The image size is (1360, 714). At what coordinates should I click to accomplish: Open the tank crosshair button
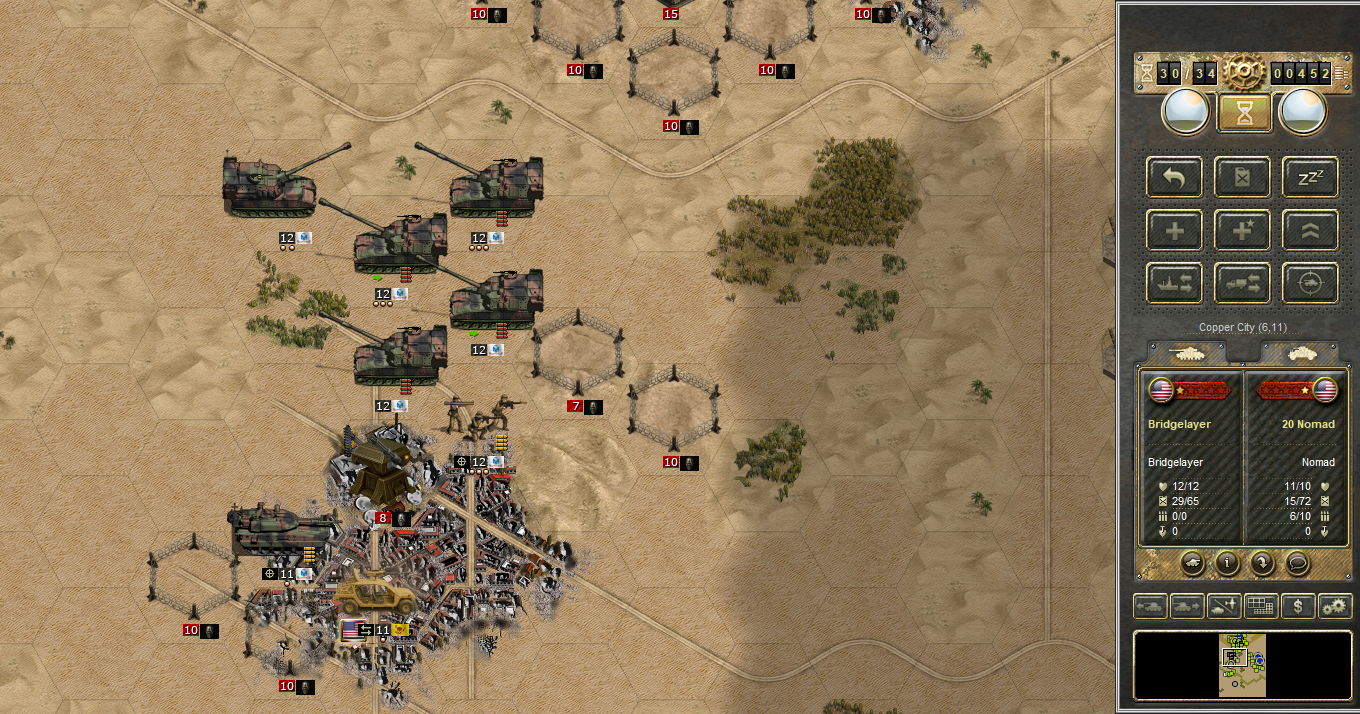(x=1310, y=283)
